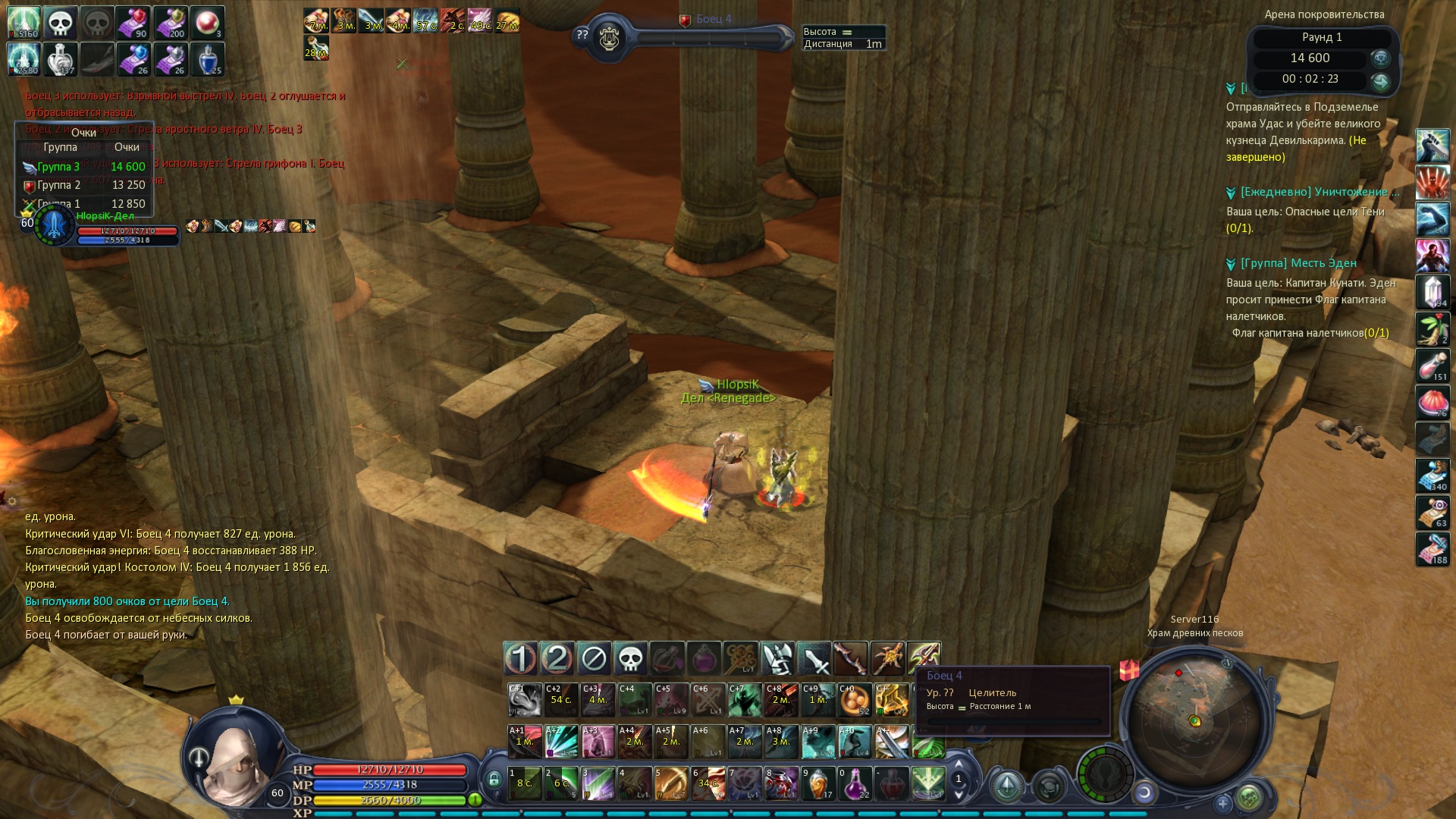Use the white crystal item in the side bar
Viewport: 1456px width, 819px height.
[1432, 292]
